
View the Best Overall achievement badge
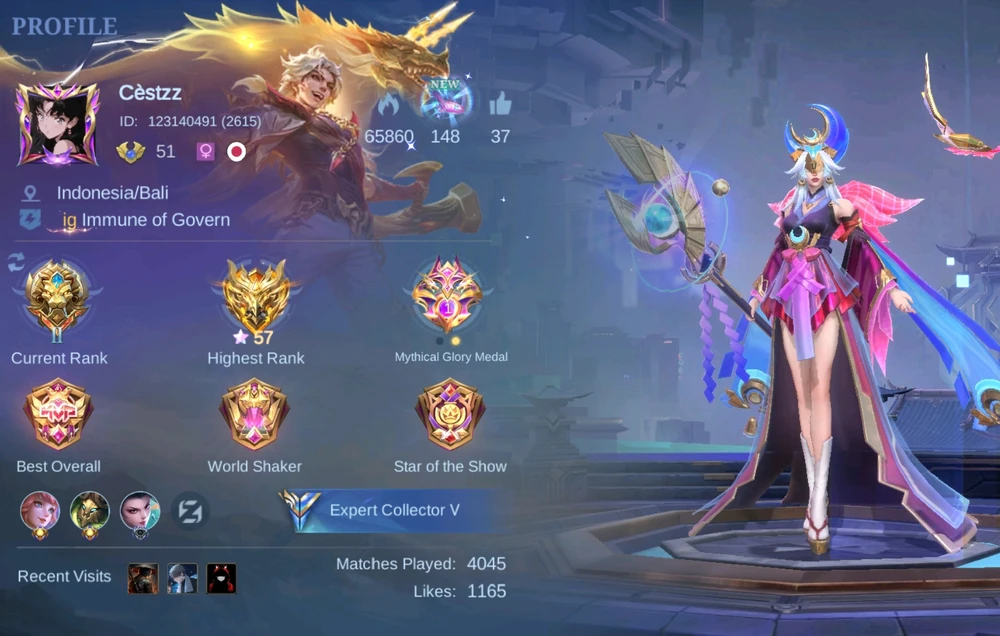click(x=58, y=415)
